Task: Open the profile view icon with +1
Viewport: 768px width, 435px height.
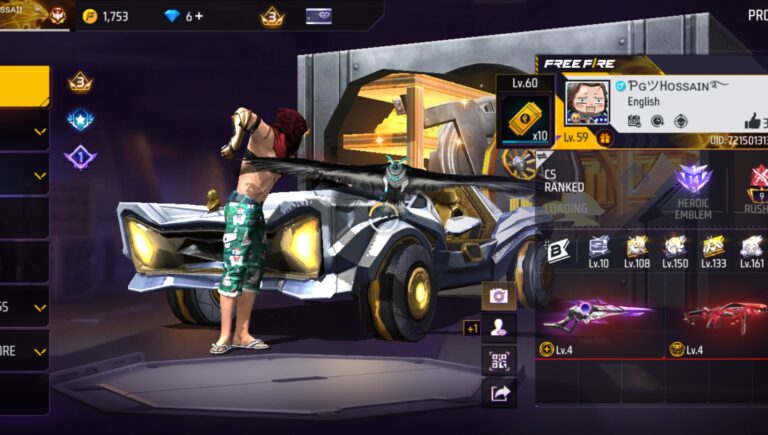Action: tap(498, 327)
